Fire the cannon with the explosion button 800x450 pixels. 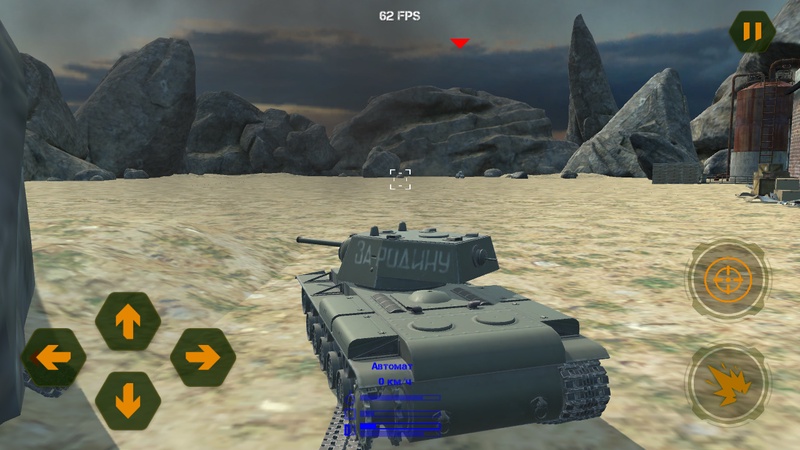pos(727,383)
